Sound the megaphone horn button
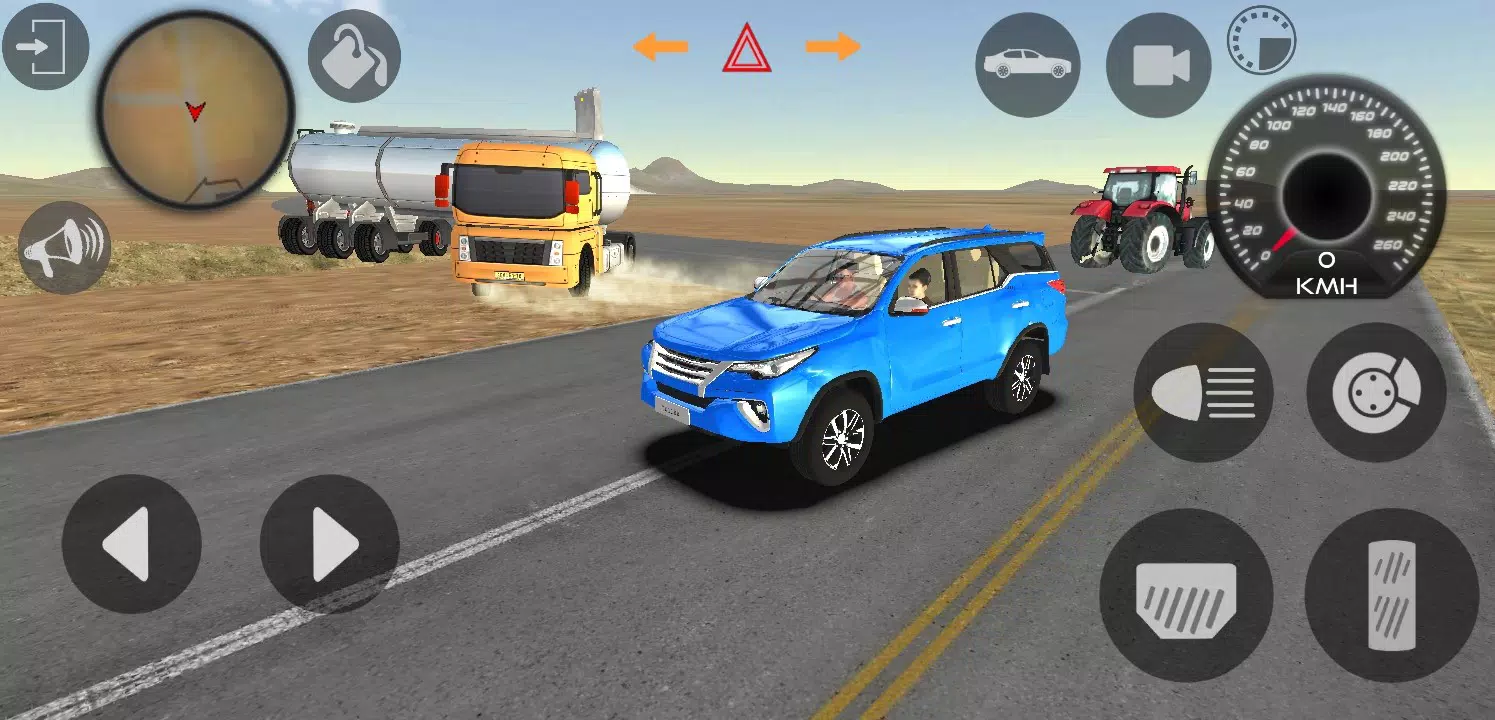1495x720 pixels. (x=64, y=247)
